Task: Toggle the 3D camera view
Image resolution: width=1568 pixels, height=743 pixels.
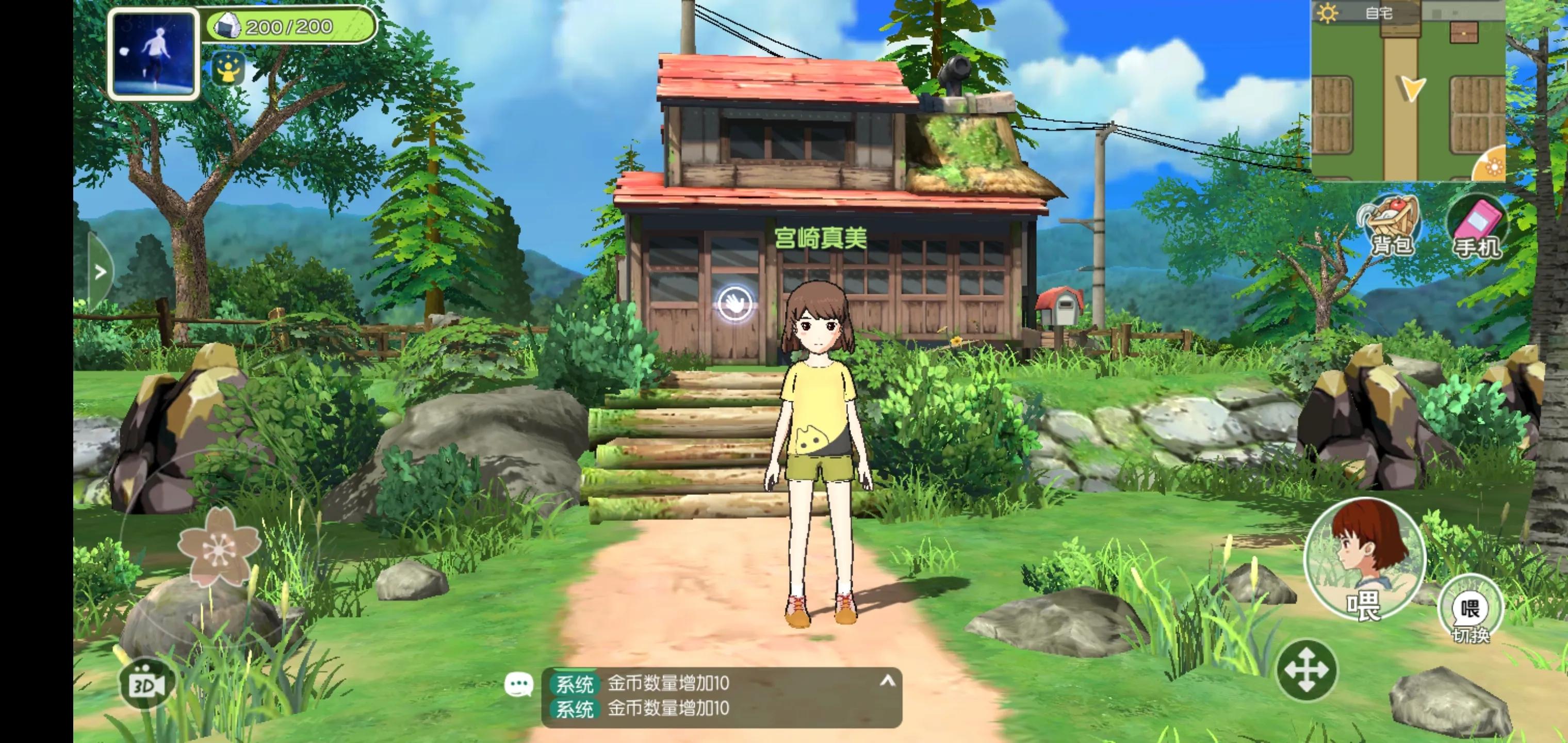Action: (x=145, y=685)
